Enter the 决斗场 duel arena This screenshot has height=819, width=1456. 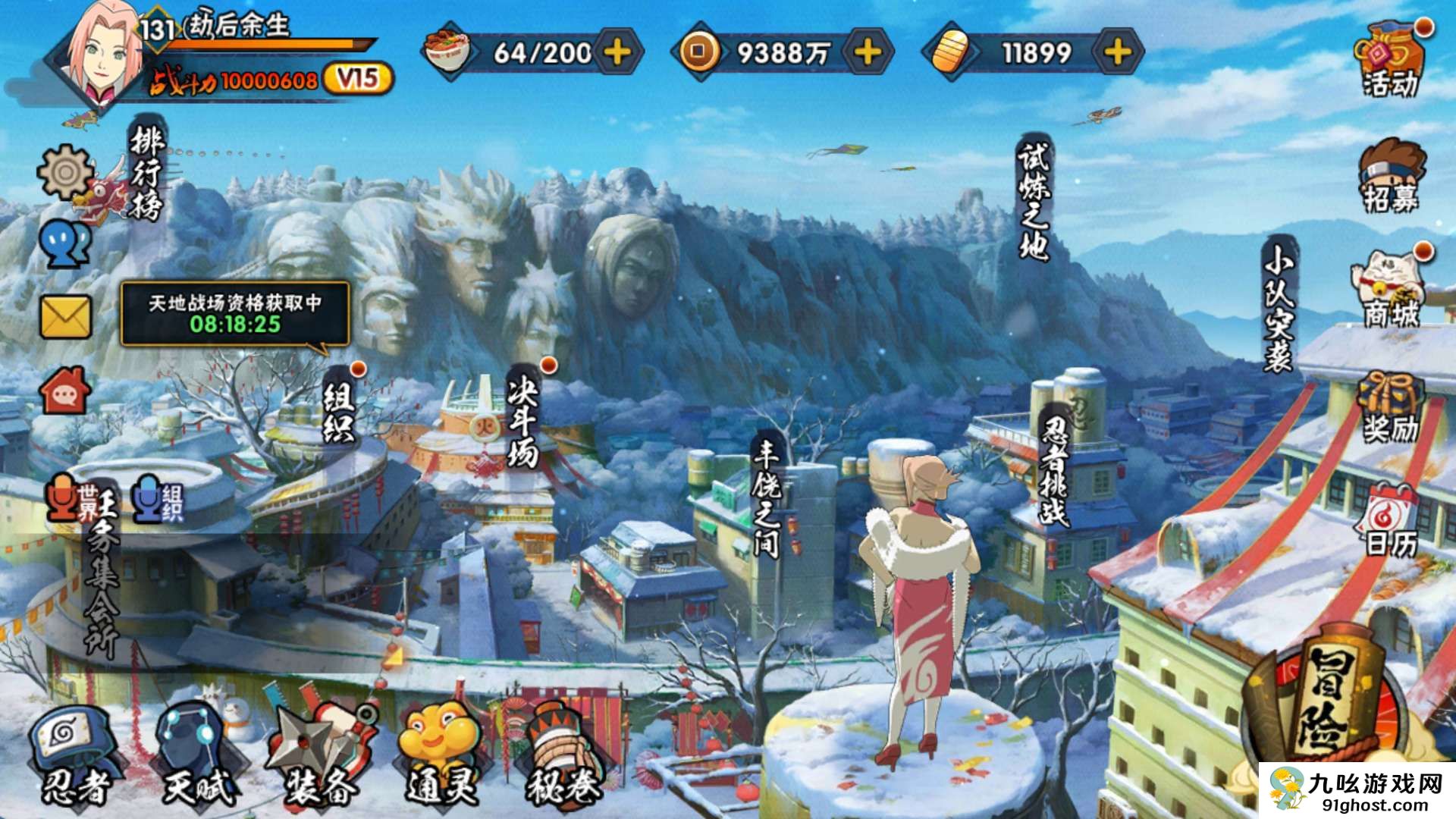coord(523,421)
